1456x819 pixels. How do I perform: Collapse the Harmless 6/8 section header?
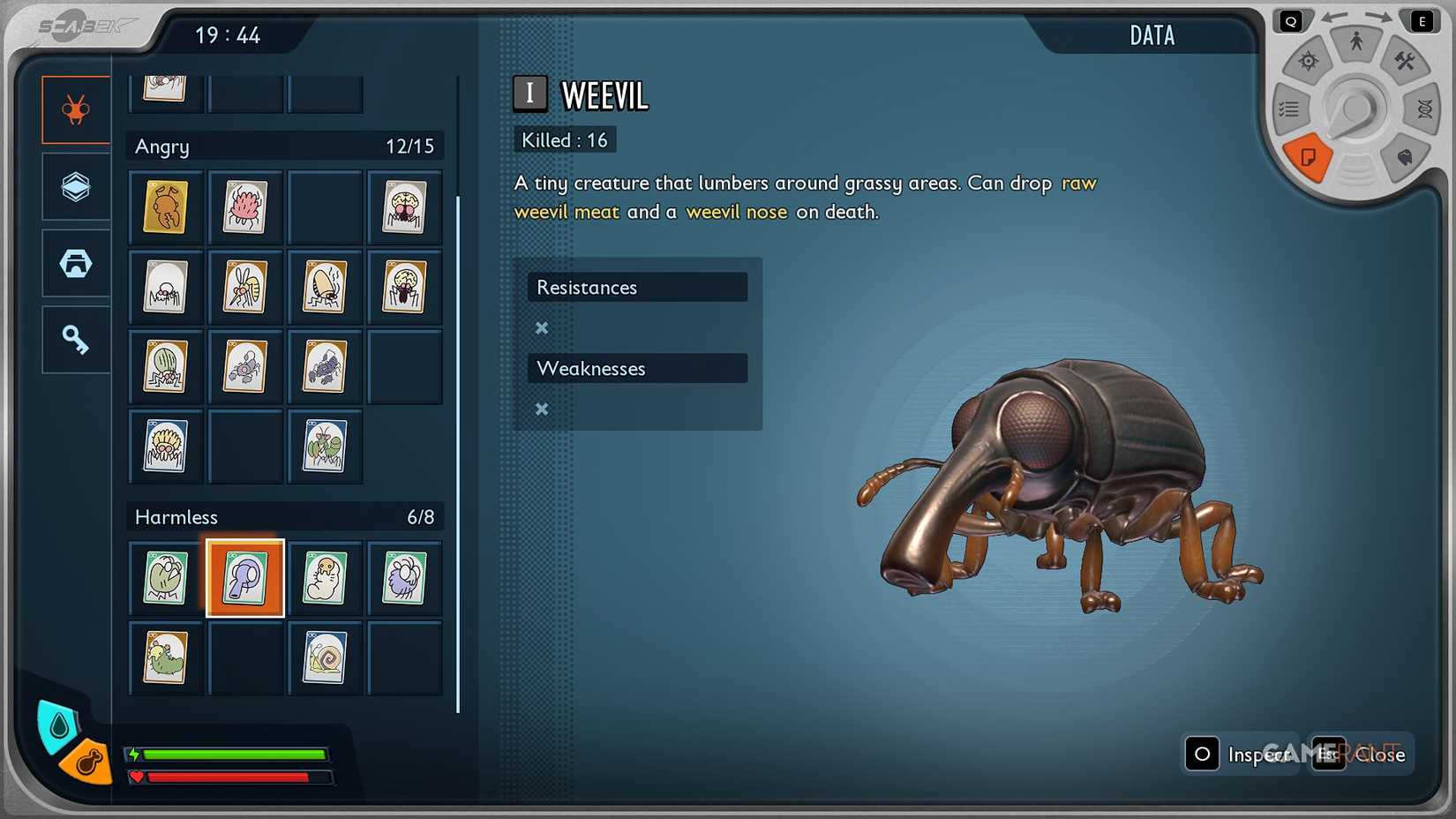[284, 516]
